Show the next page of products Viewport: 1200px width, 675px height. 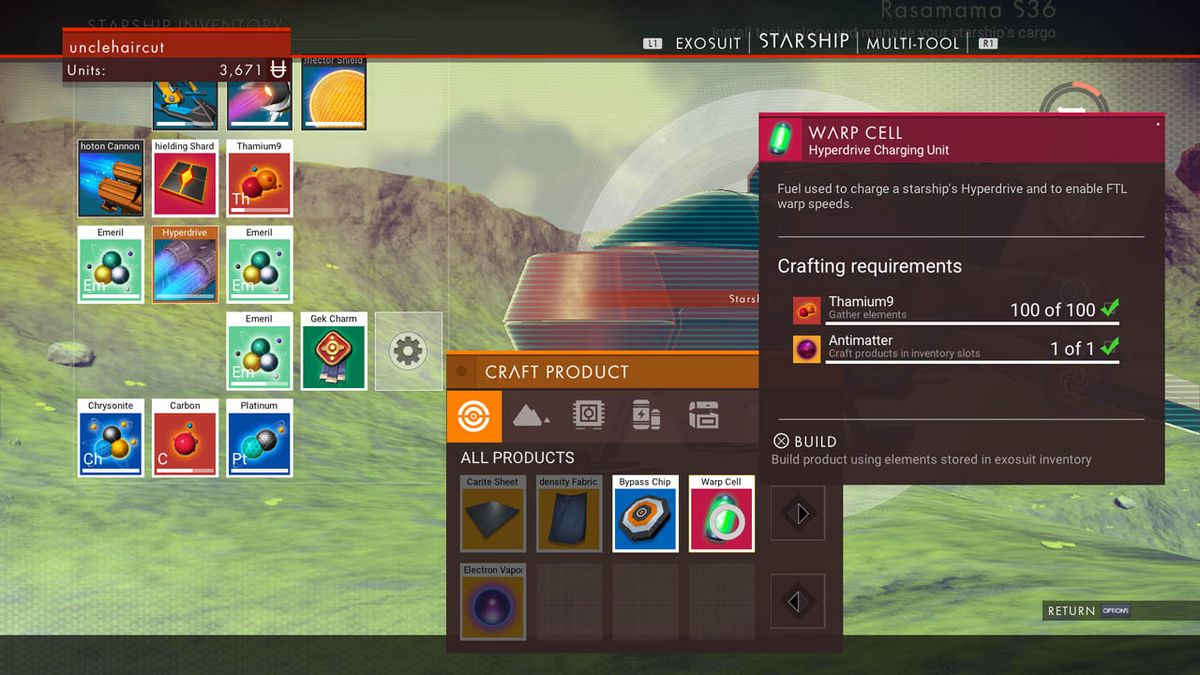[x=798, y=514]
